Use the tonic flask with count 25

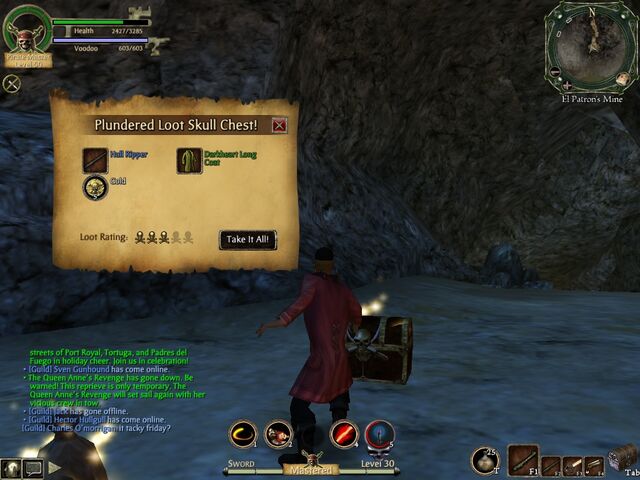pos(486,459)
